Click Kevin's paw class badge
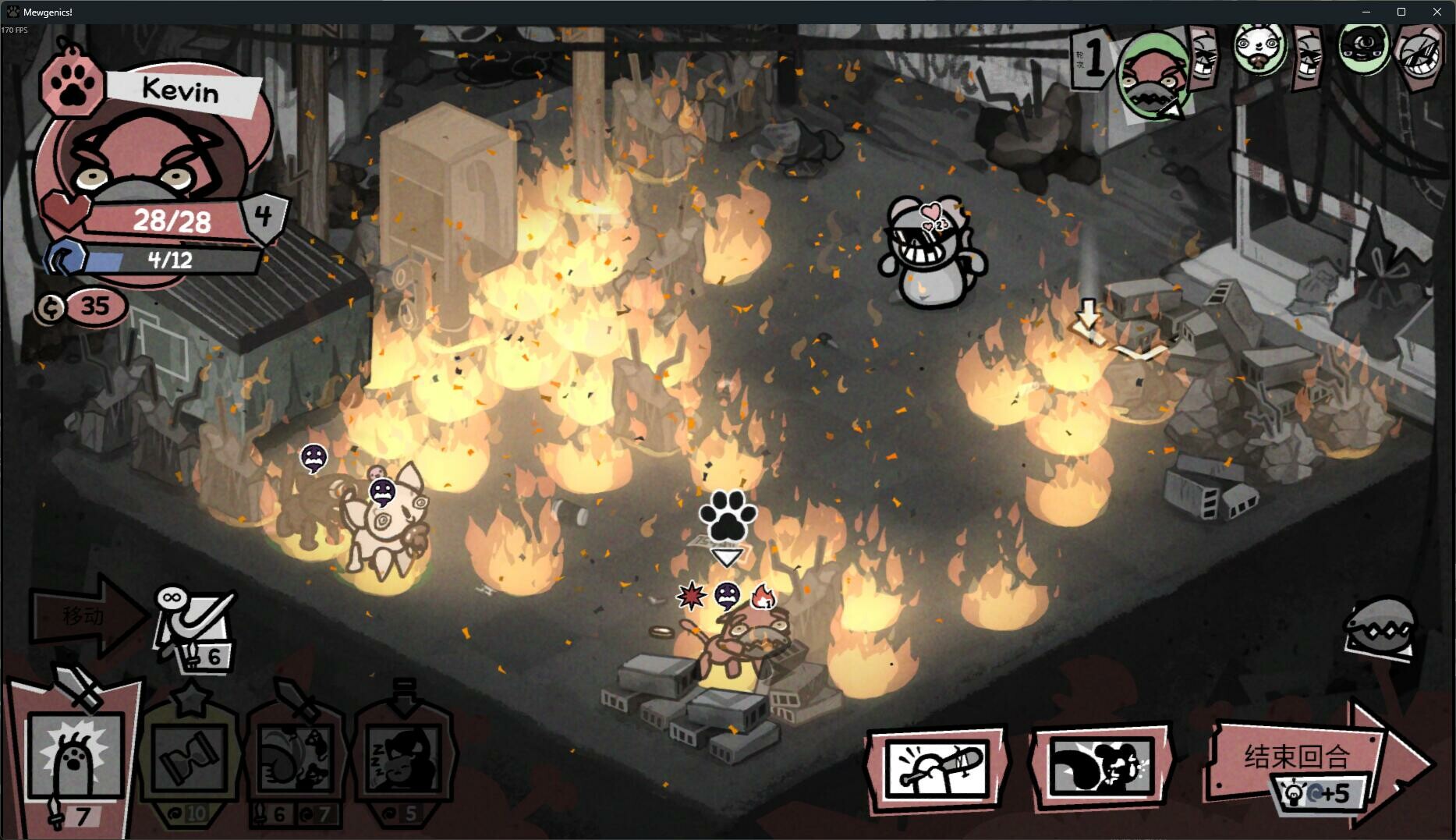Screen dimensions: 1456x840 (72, 87)
